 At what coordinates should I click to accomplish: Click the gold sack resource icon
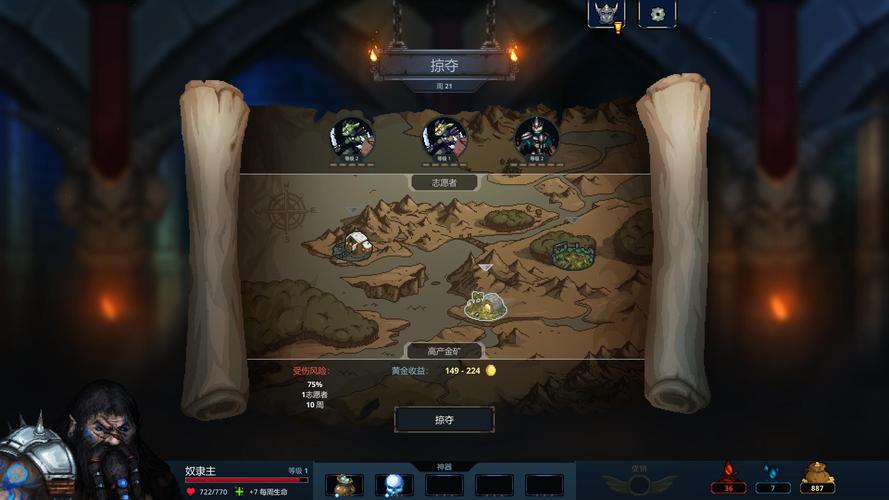pyautogui.click(x=819, y=475)
